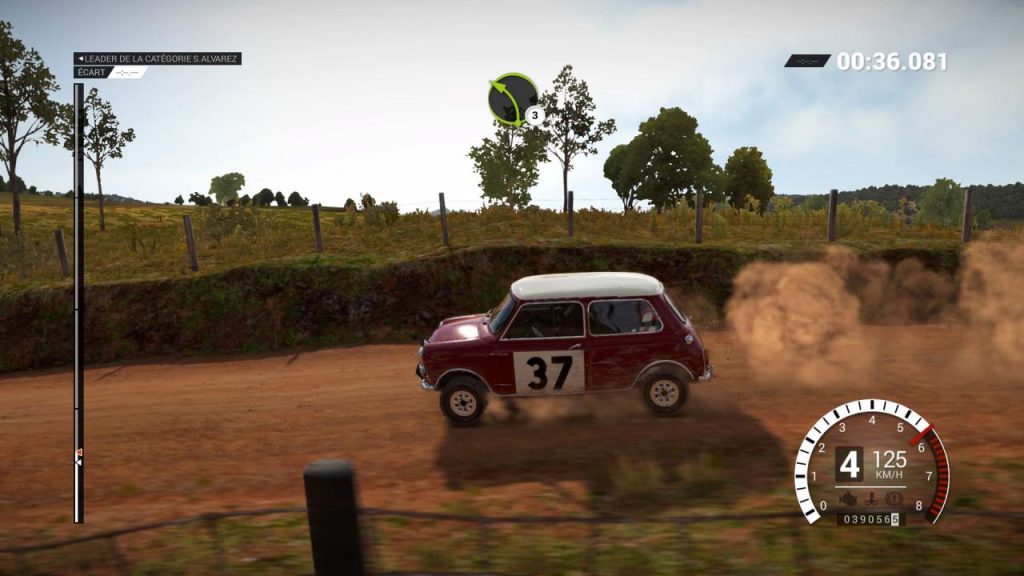This screenshot has width=1024, height=576.
Task: Select the Leader de la catégorie label
Action: [x=158, y=59]
